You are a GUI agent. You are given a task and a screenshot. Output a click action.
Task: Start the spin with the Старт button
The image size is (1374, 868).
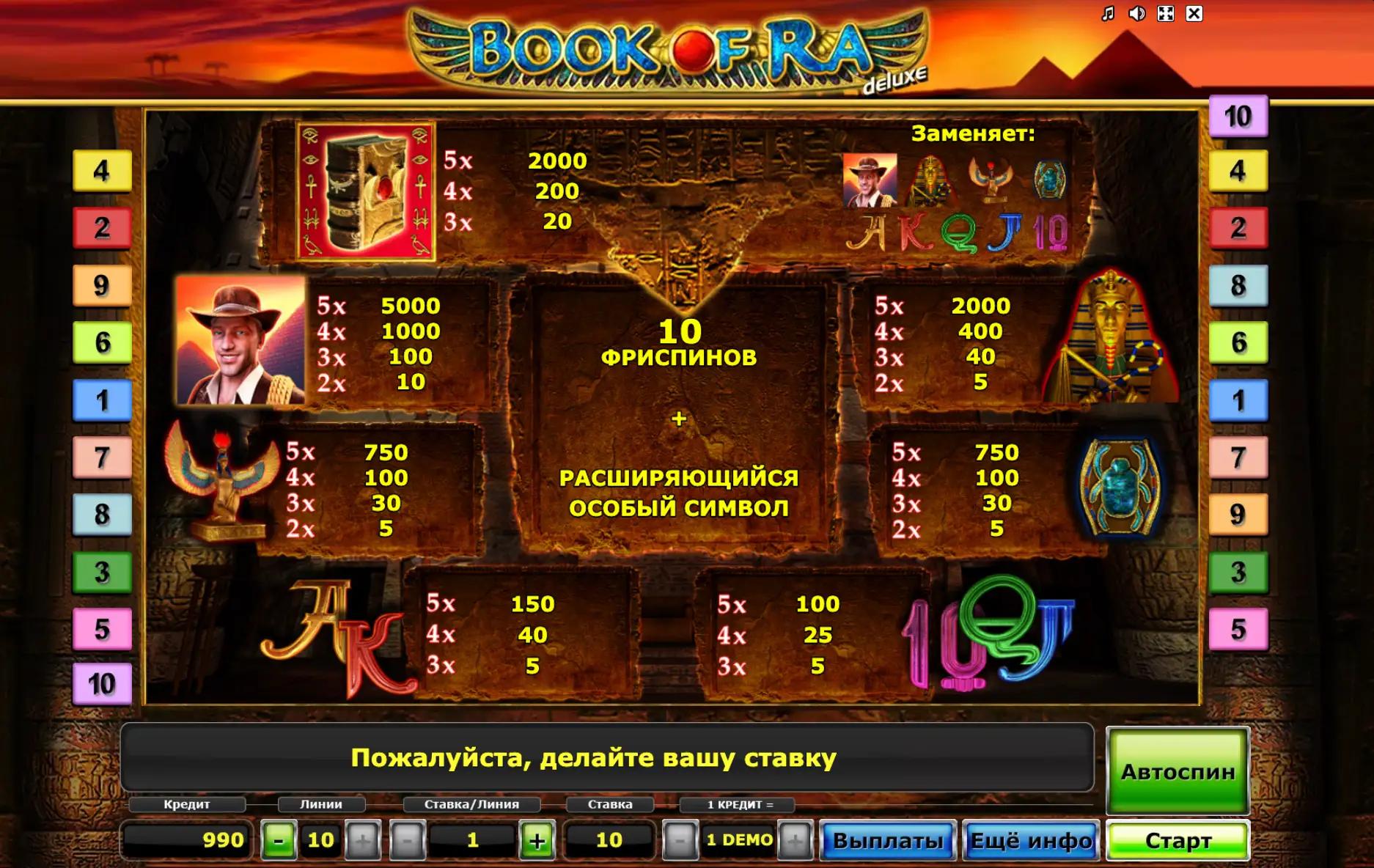pos(1178,840)
